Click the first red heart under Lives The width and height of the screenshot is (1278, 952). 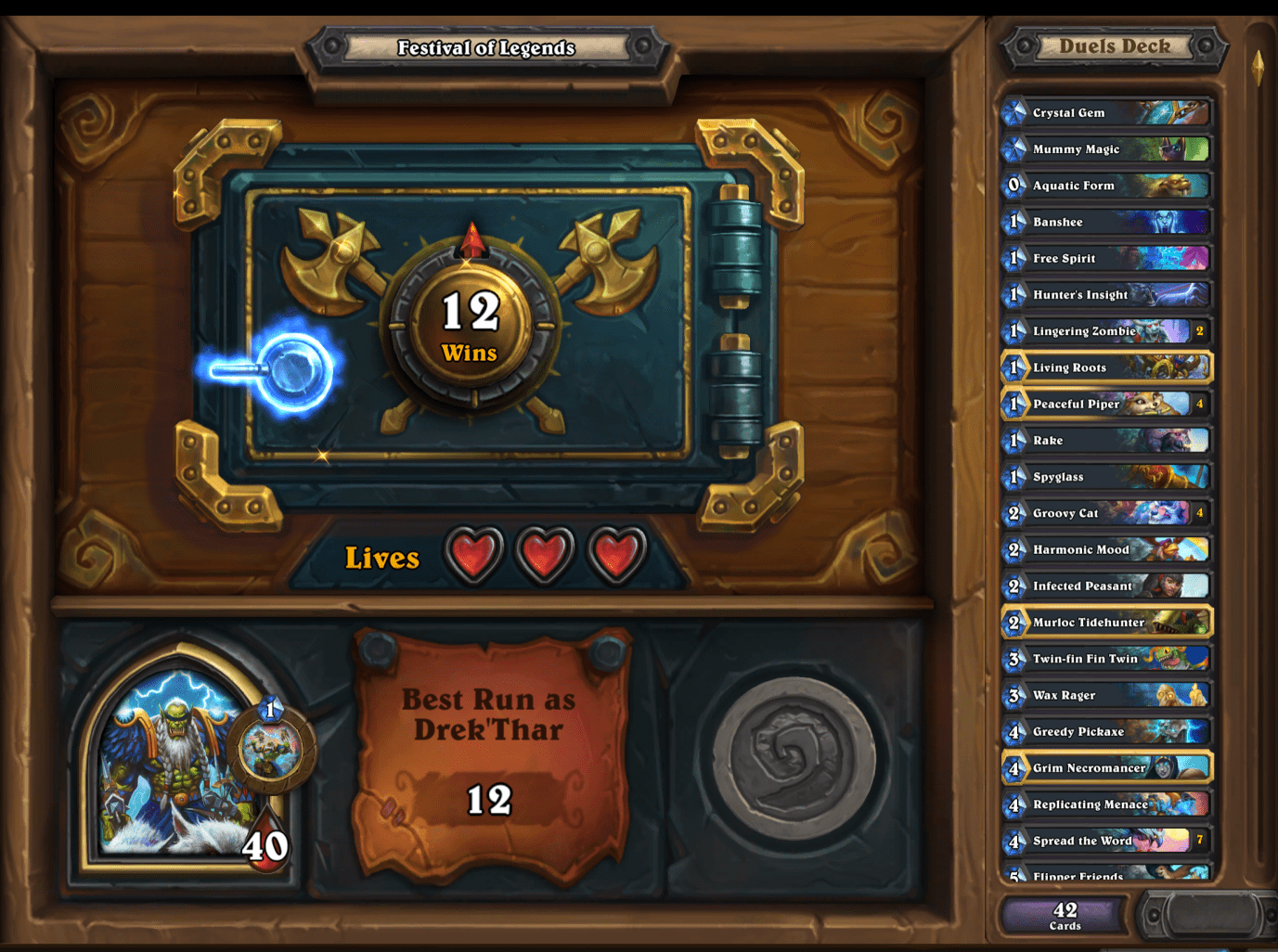pos(475,550)
